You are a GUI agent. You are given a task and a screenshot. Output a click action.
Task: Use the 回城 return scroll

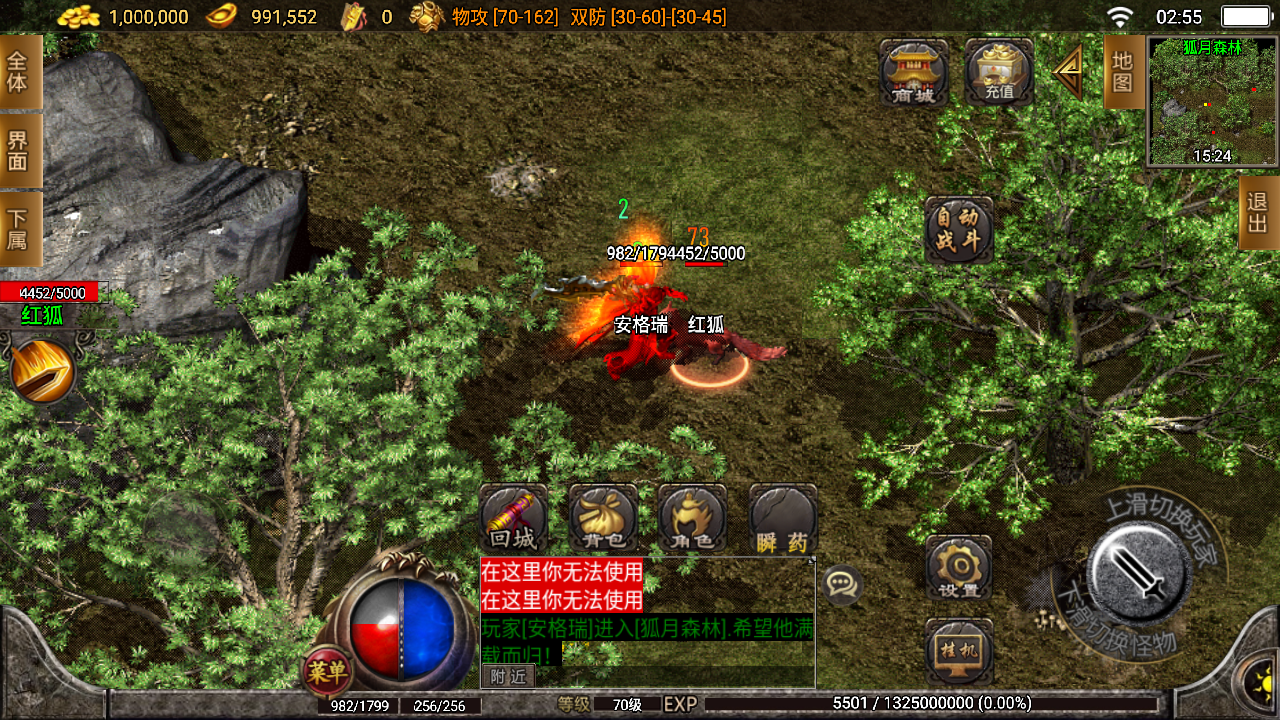pyautogui.click(x=513, y=519)
